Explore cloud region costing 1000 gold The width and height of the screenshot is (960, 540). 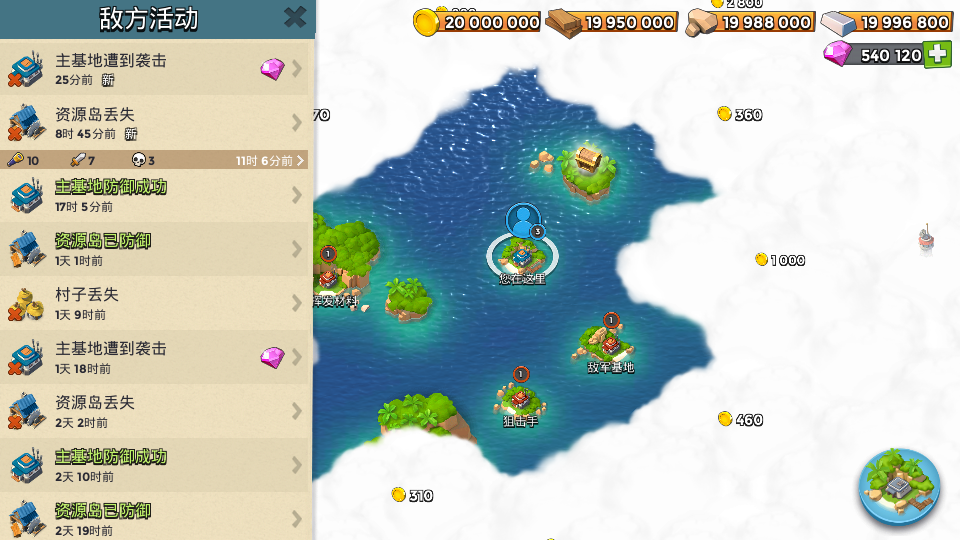tap(780, 260)
